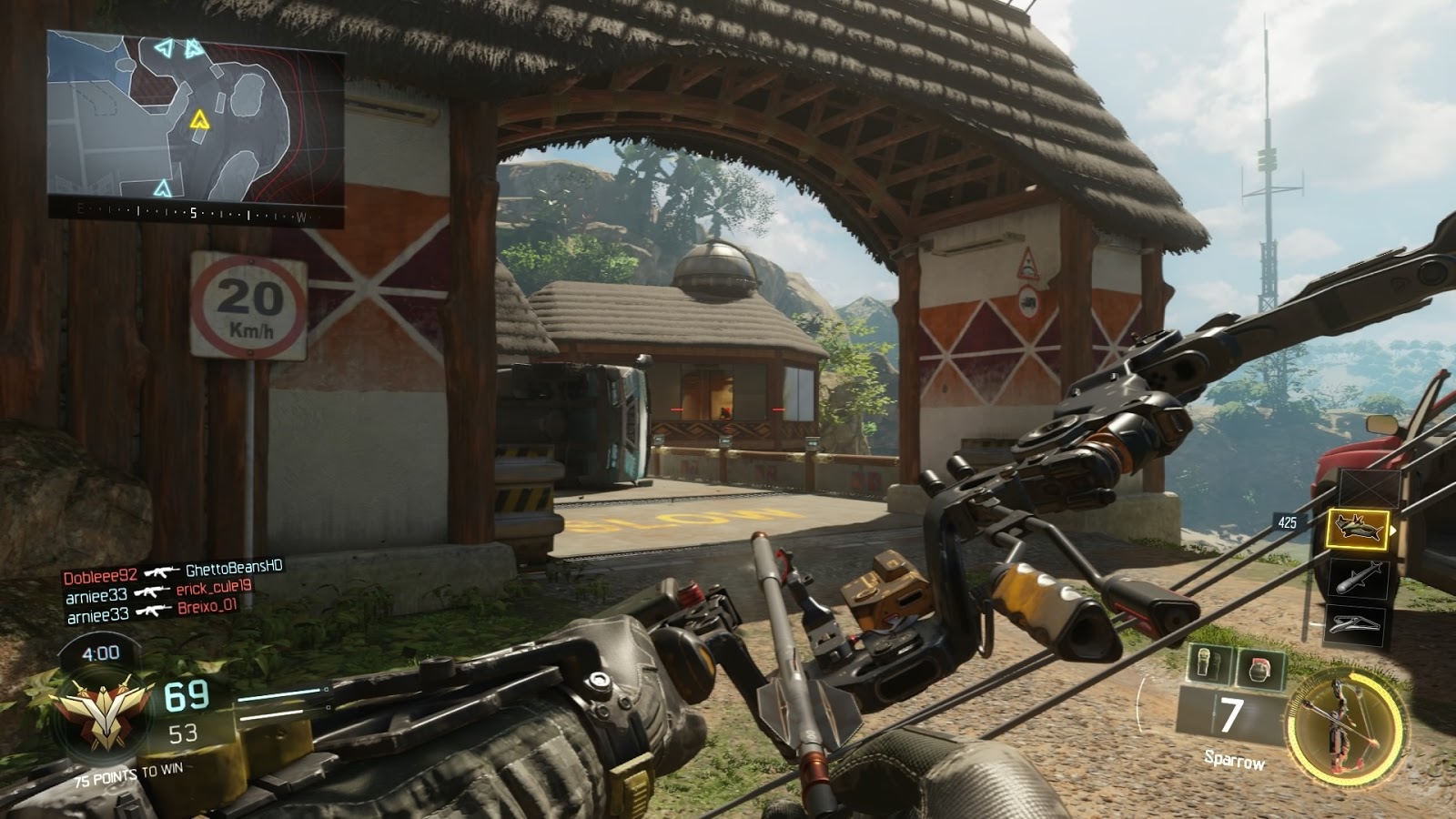Viewport: 1456px width, 819px height.
Task: Click the AK rifle icon in the killfeed
Action: click(161, 573)
